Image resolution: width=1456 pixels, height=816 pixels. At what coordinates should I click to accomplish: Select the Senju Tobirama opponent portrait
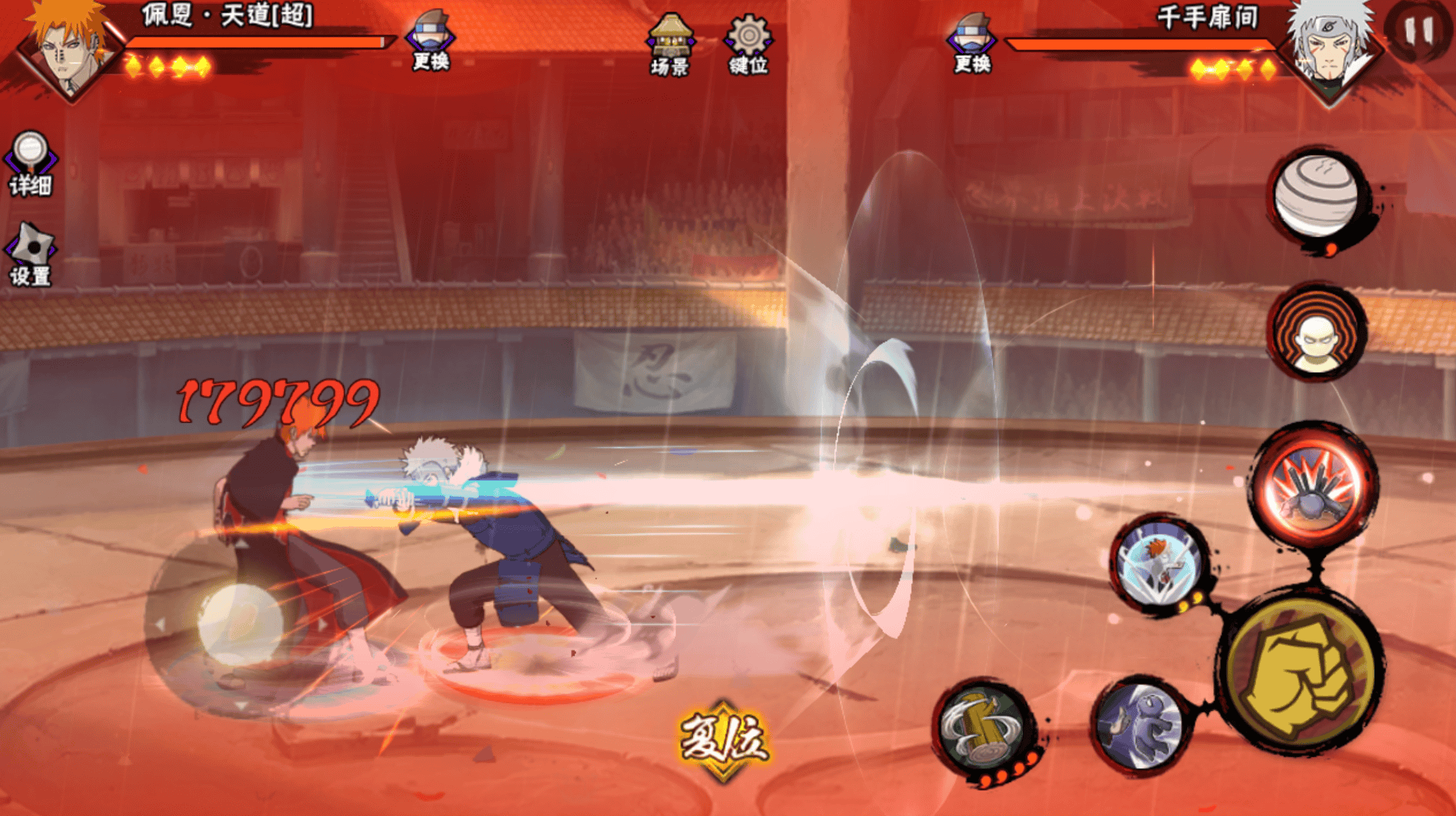1331,47
